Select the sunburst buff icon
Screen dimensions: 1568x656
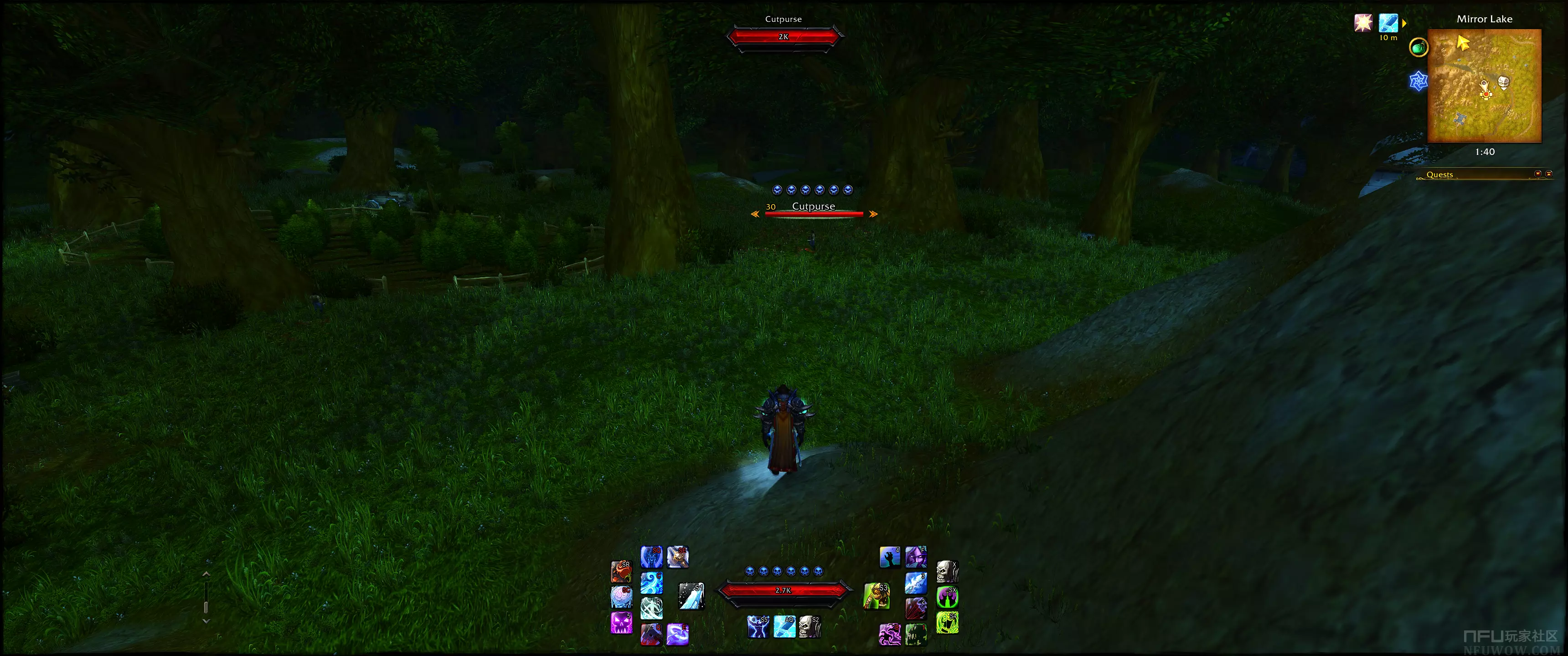1363,23
